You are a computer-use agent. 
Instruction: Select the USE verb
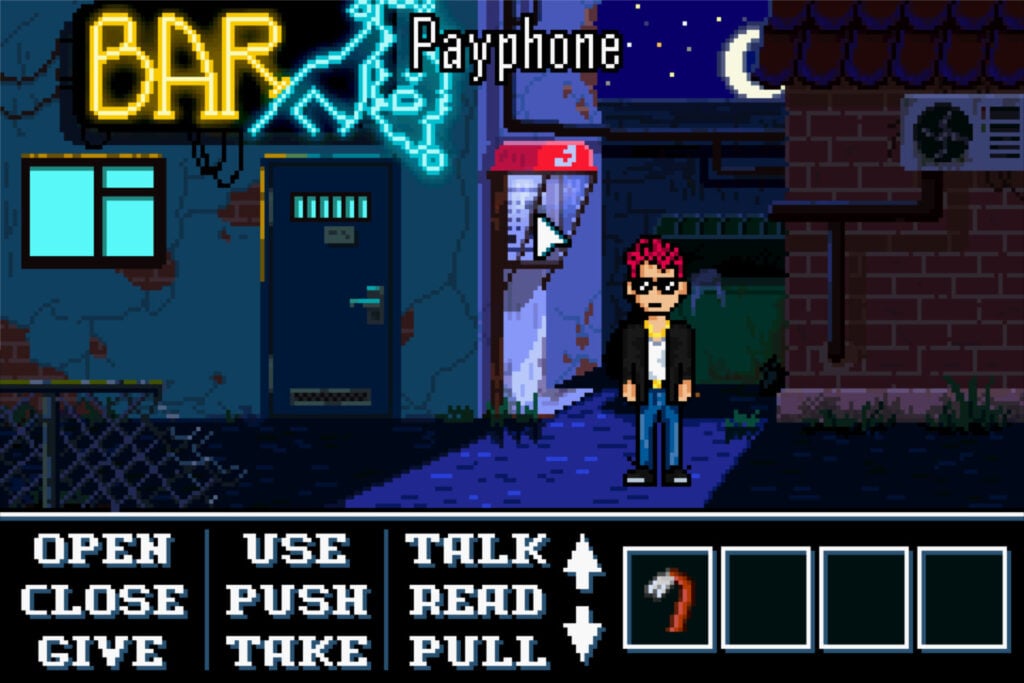click(x=298, y=551)
